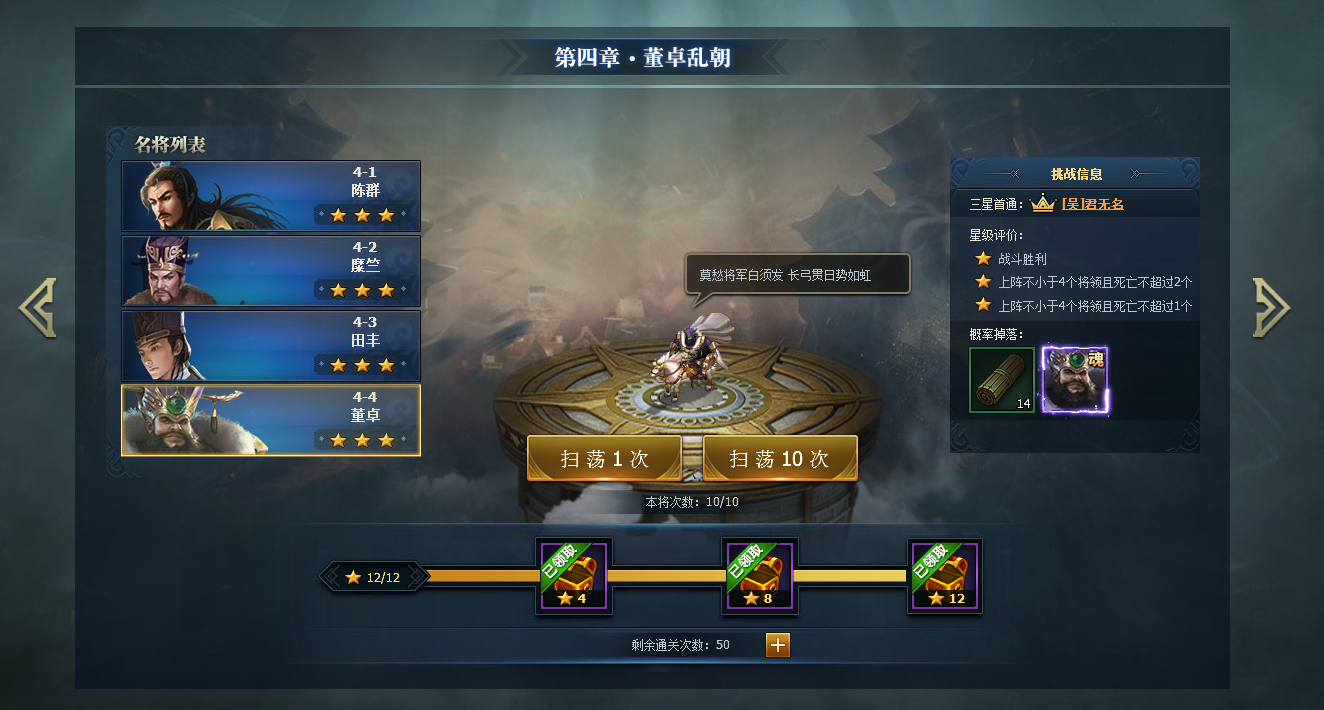Open the 12-star reward chest

(x=945, y=577)
